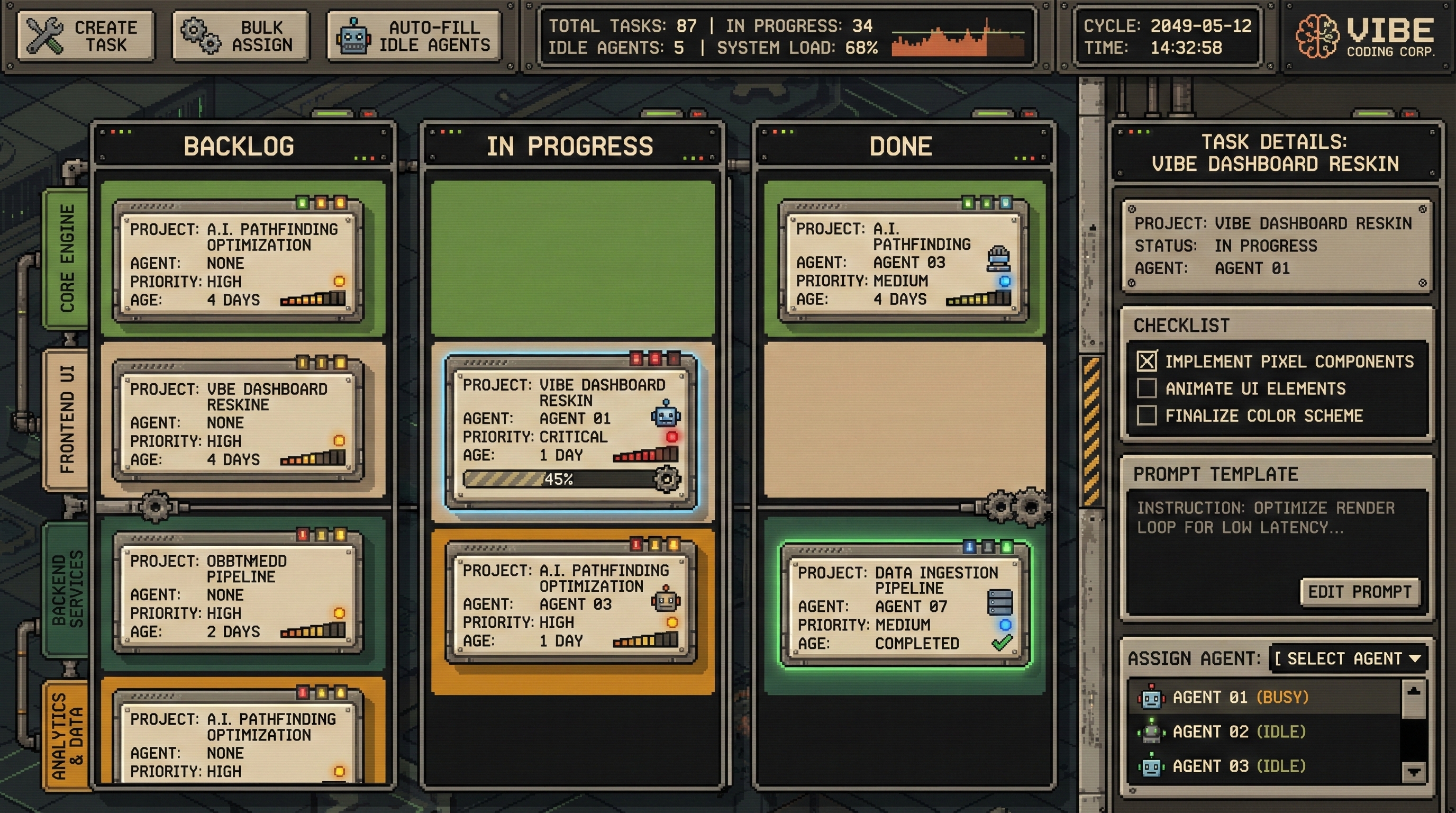Click Bulk Assign
Screen dimensions: 1456x813
pos(241,35)
